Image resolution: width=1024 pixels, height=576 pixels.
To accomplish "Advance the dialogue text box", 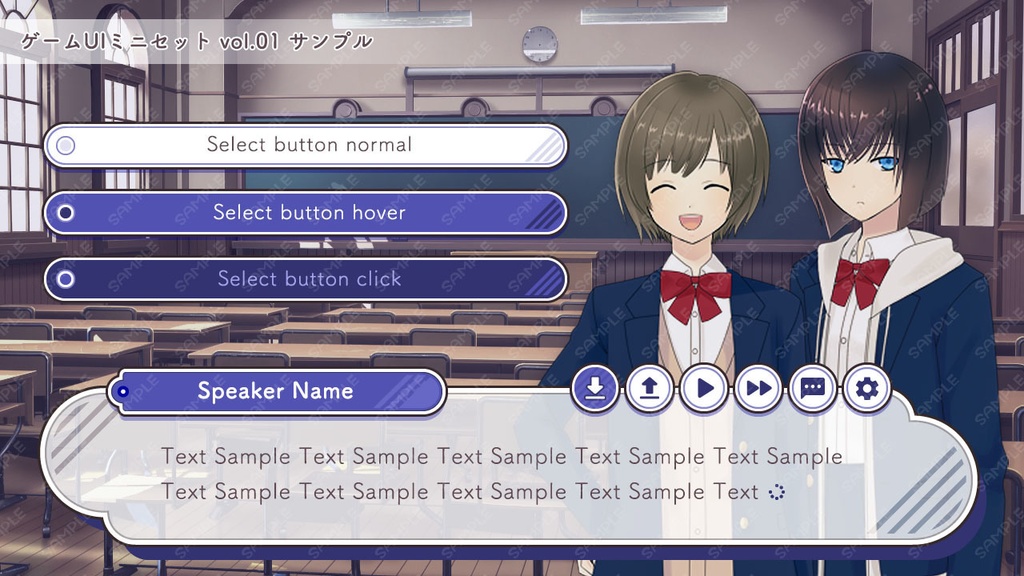I will point(500,475).
